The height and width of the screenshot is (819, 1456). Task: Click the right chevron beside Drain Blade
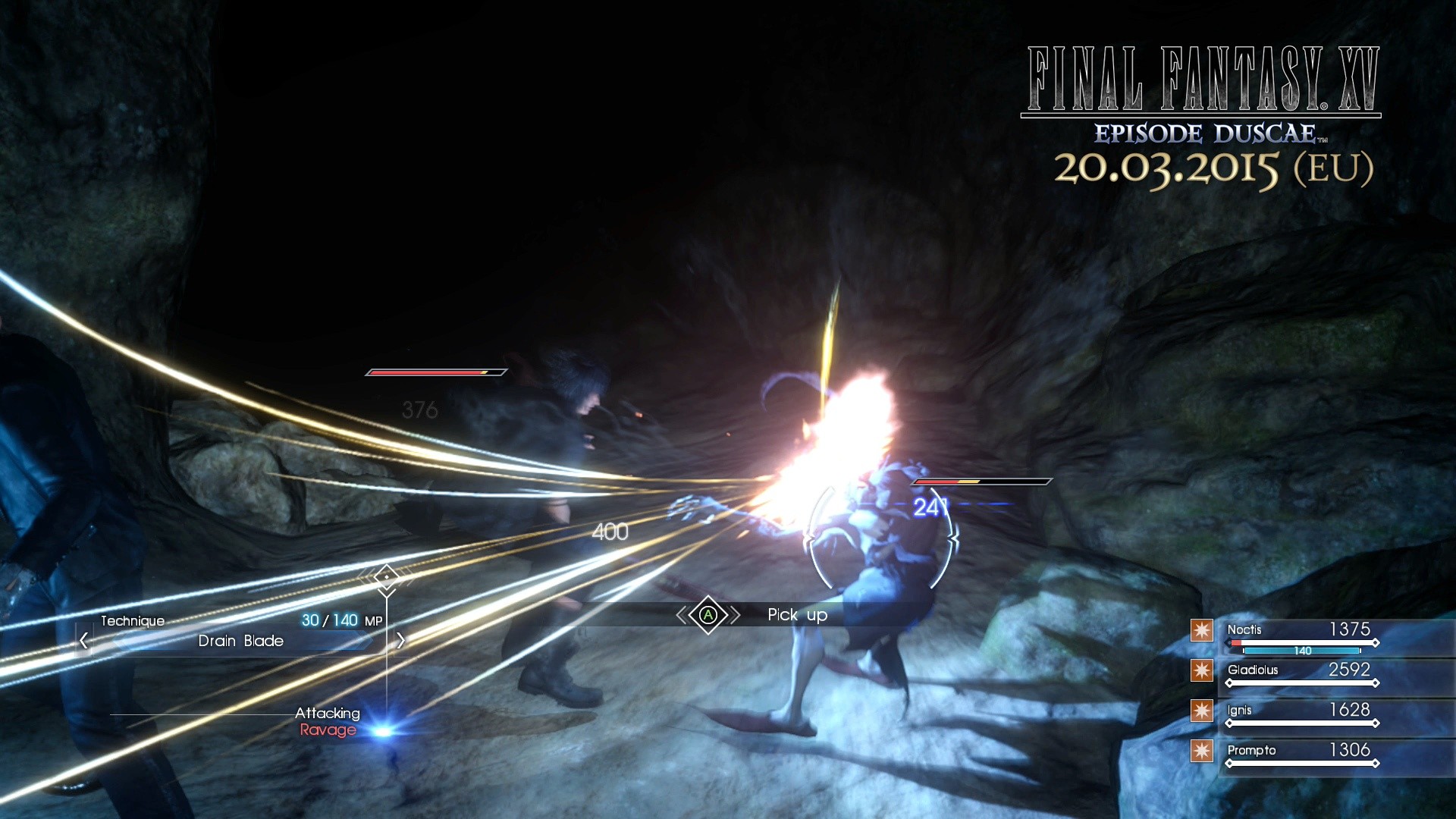coord(400,639)
